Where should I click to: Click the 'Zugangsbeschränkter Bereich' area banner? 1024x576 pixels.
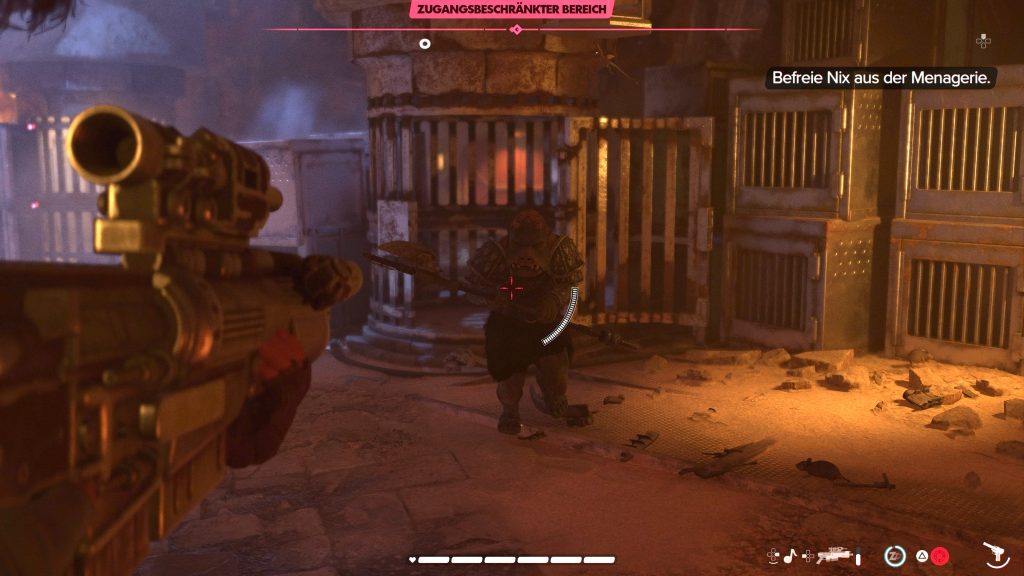511,9
